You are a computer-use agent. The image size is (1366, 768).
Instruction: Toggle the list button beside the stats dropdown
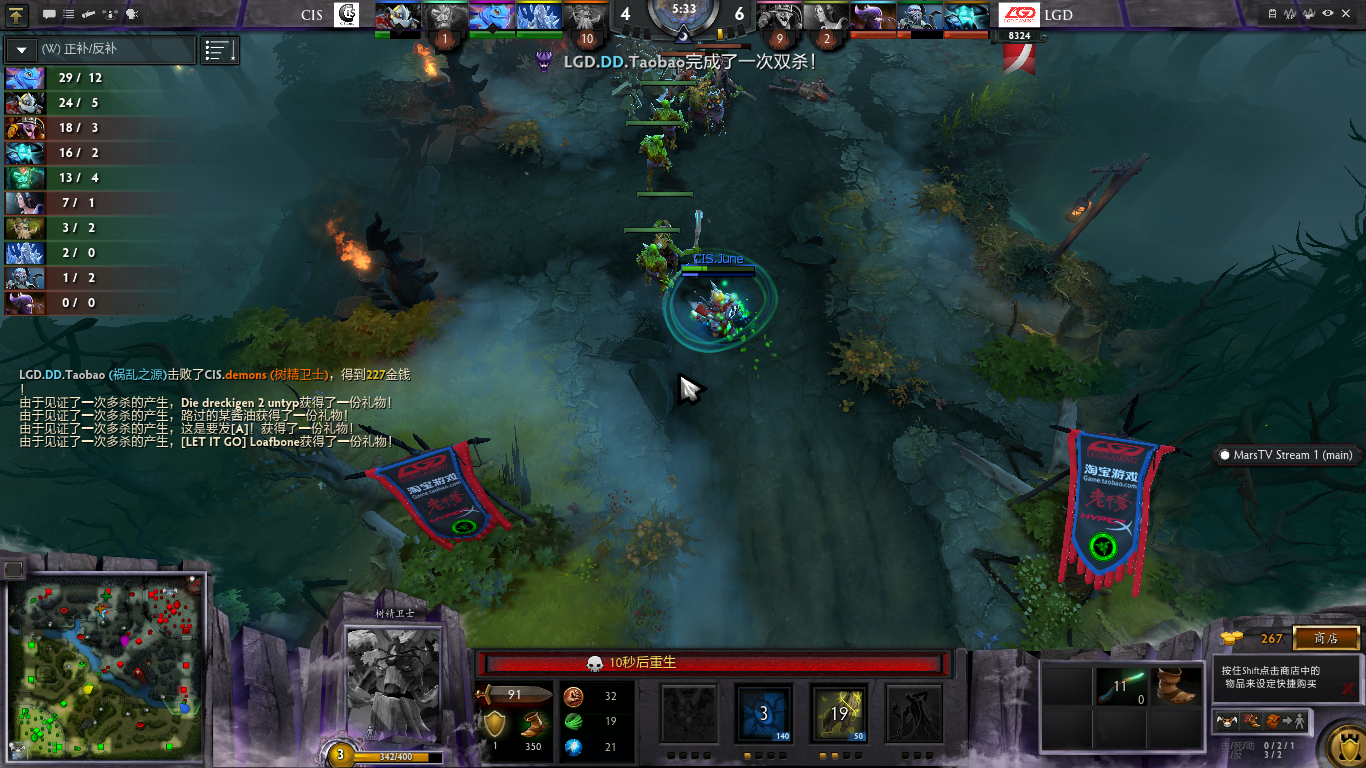click(x=220, y=50)
